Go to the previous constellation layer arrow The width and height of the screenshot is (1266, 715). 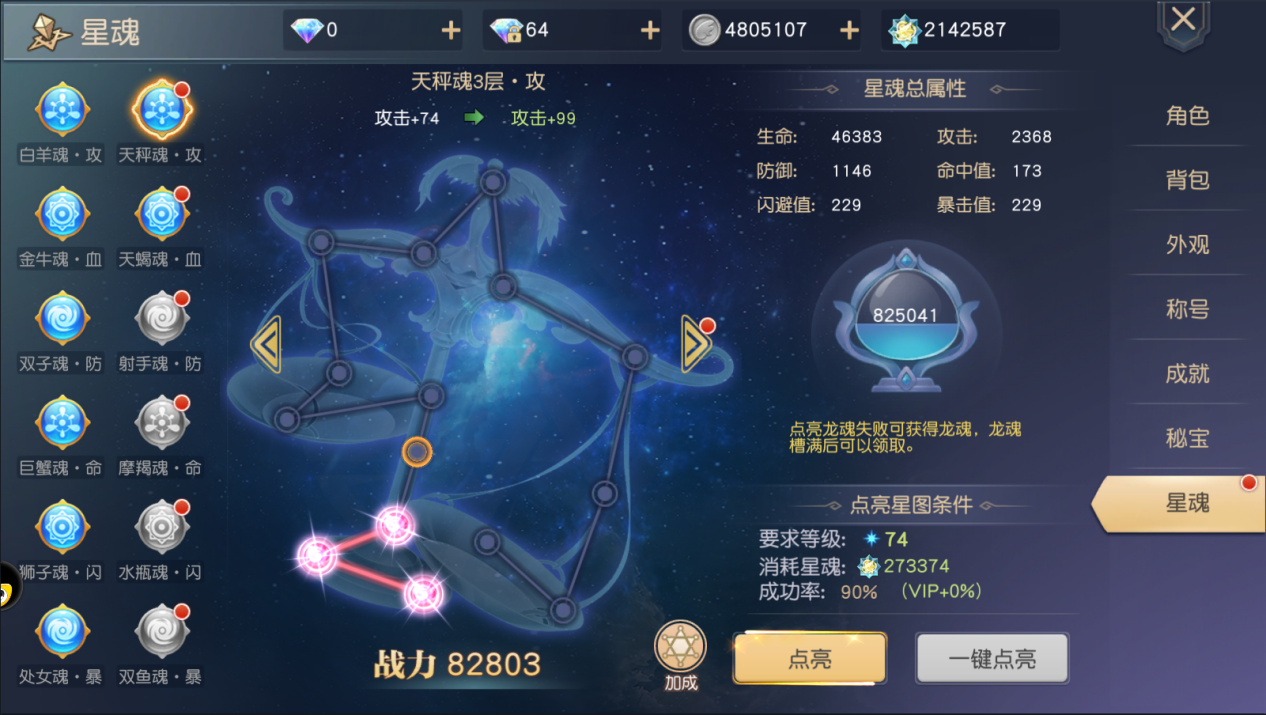click(265, 343)
